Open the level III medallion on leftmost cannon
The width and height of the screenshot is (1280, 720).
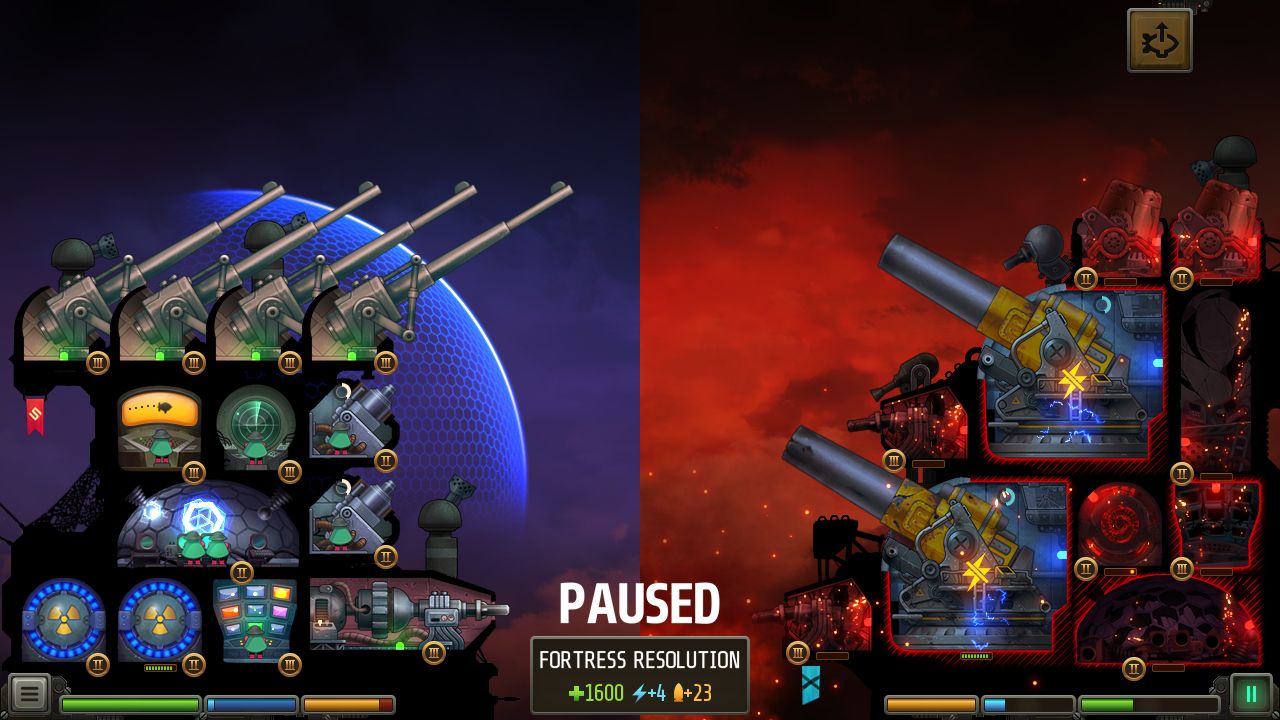(x=97, y=363)
